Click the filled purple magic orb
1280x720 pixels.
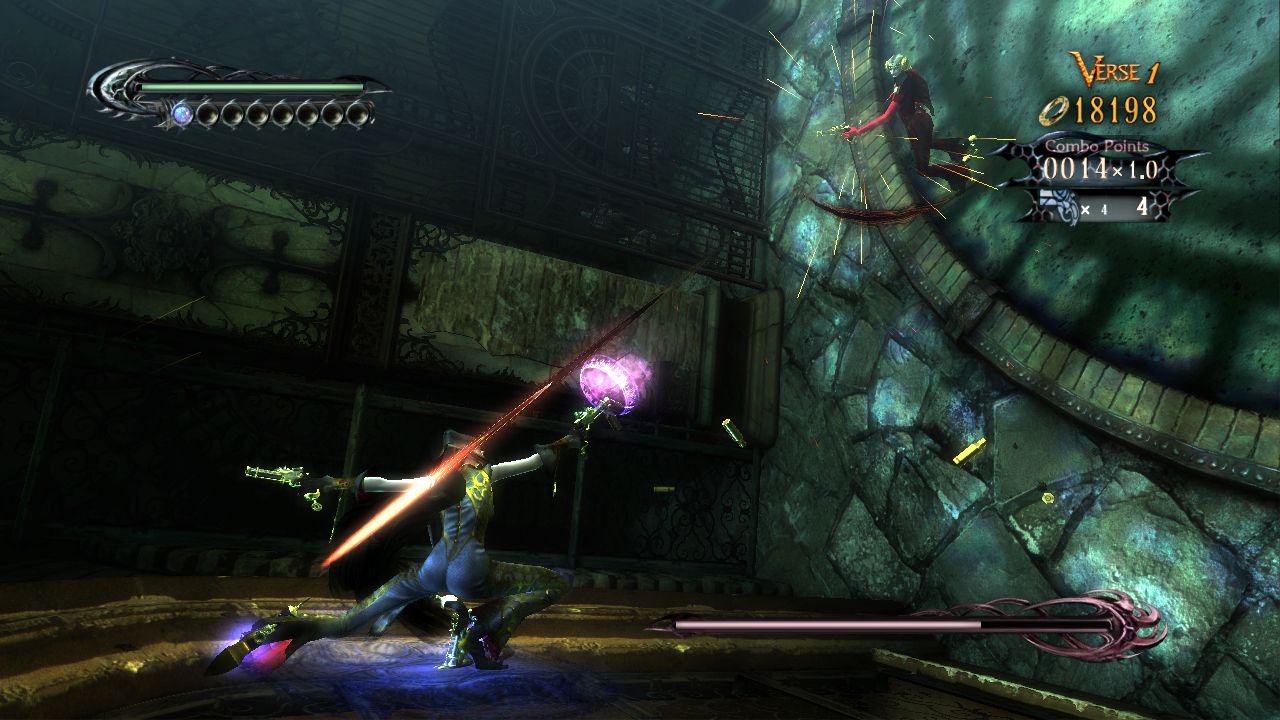click(181, 114)
